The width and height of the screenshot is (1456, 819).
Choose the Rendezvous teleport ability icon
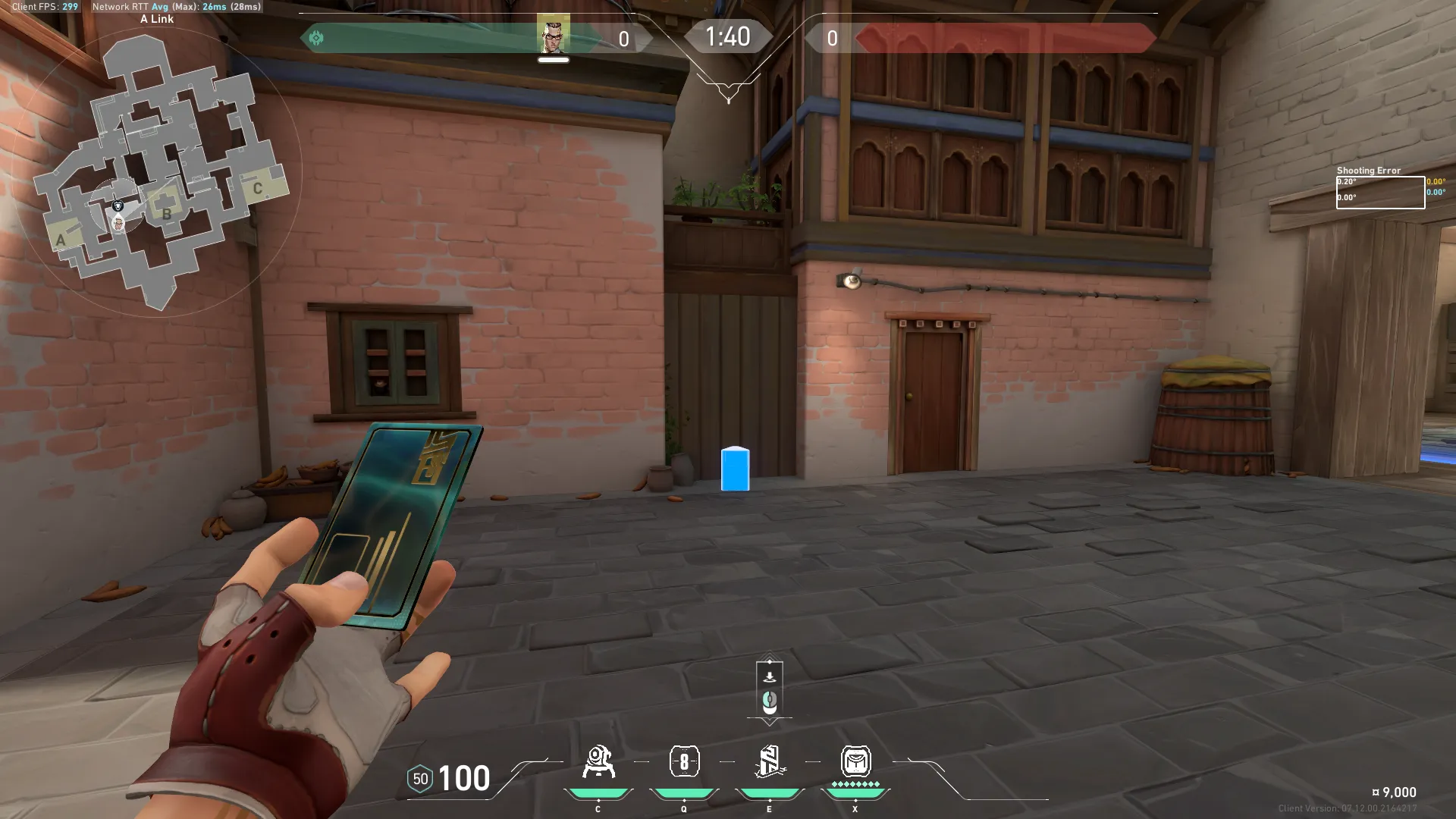769,761
